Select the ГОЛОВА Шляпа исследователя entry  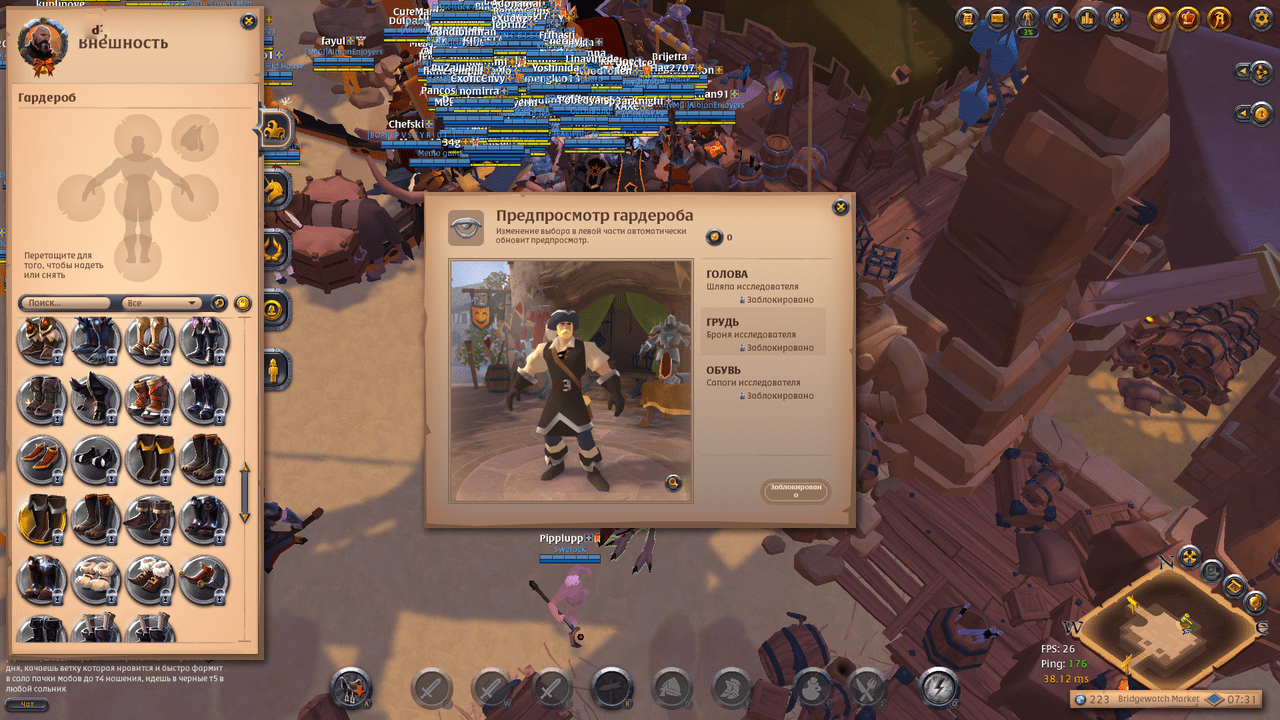point(766,286)
